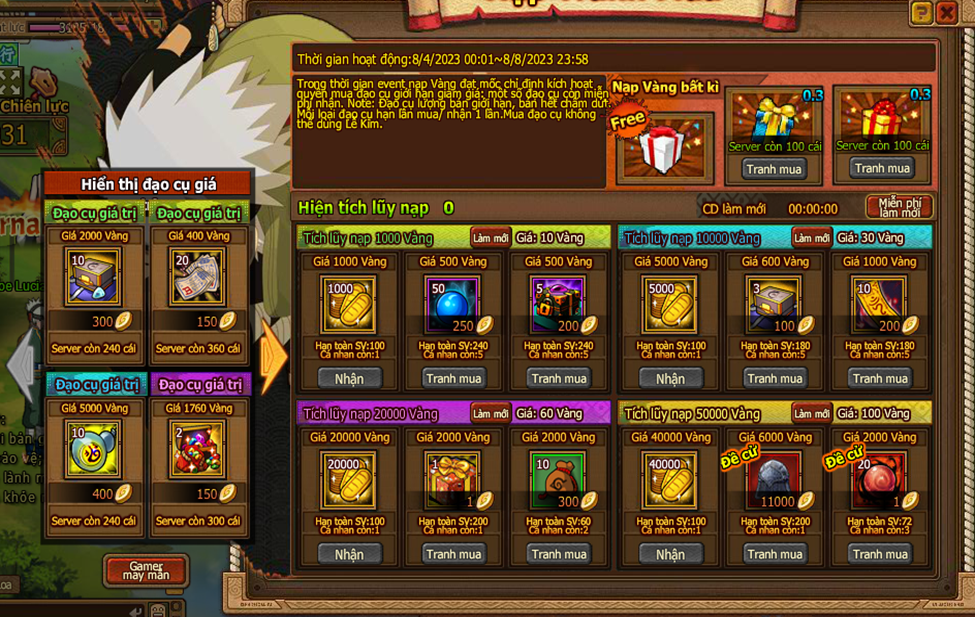Click Tranh mua under the red gift box
Screen dimensions: 975x617
click(881, 168)
